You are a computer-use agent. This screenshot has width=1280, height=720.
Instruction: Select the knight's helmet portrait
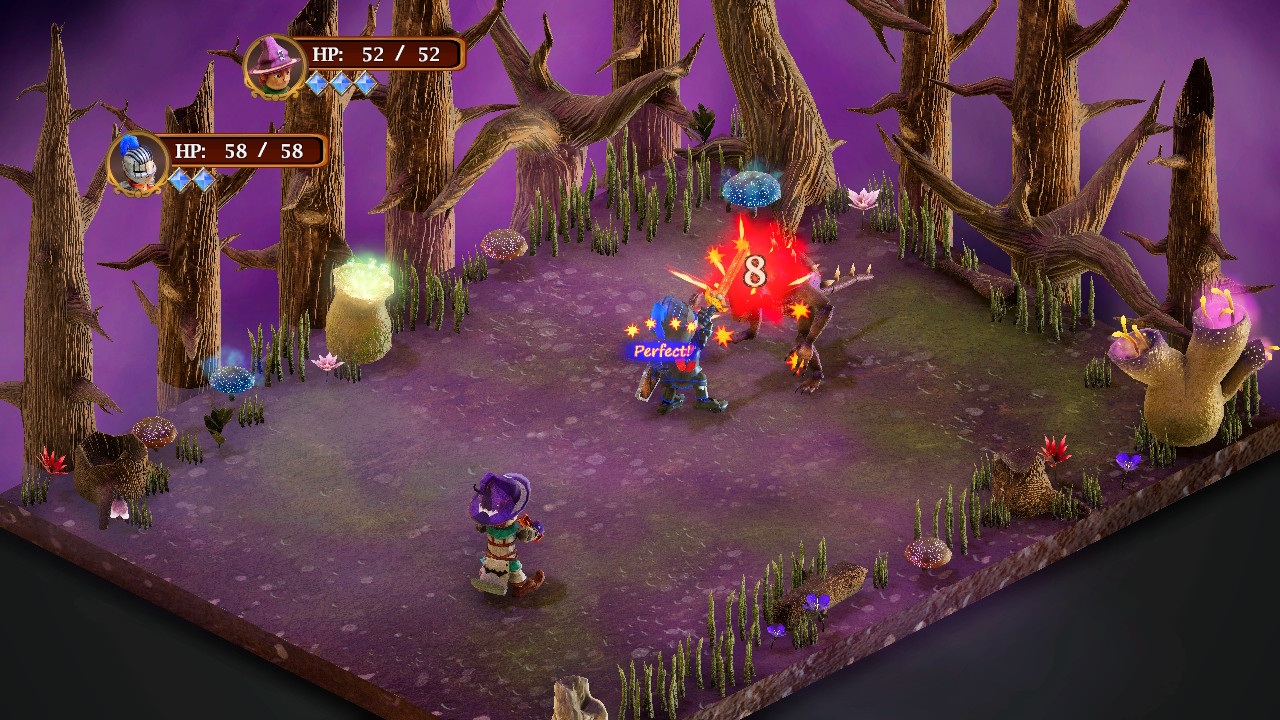(x=137, y=158)
